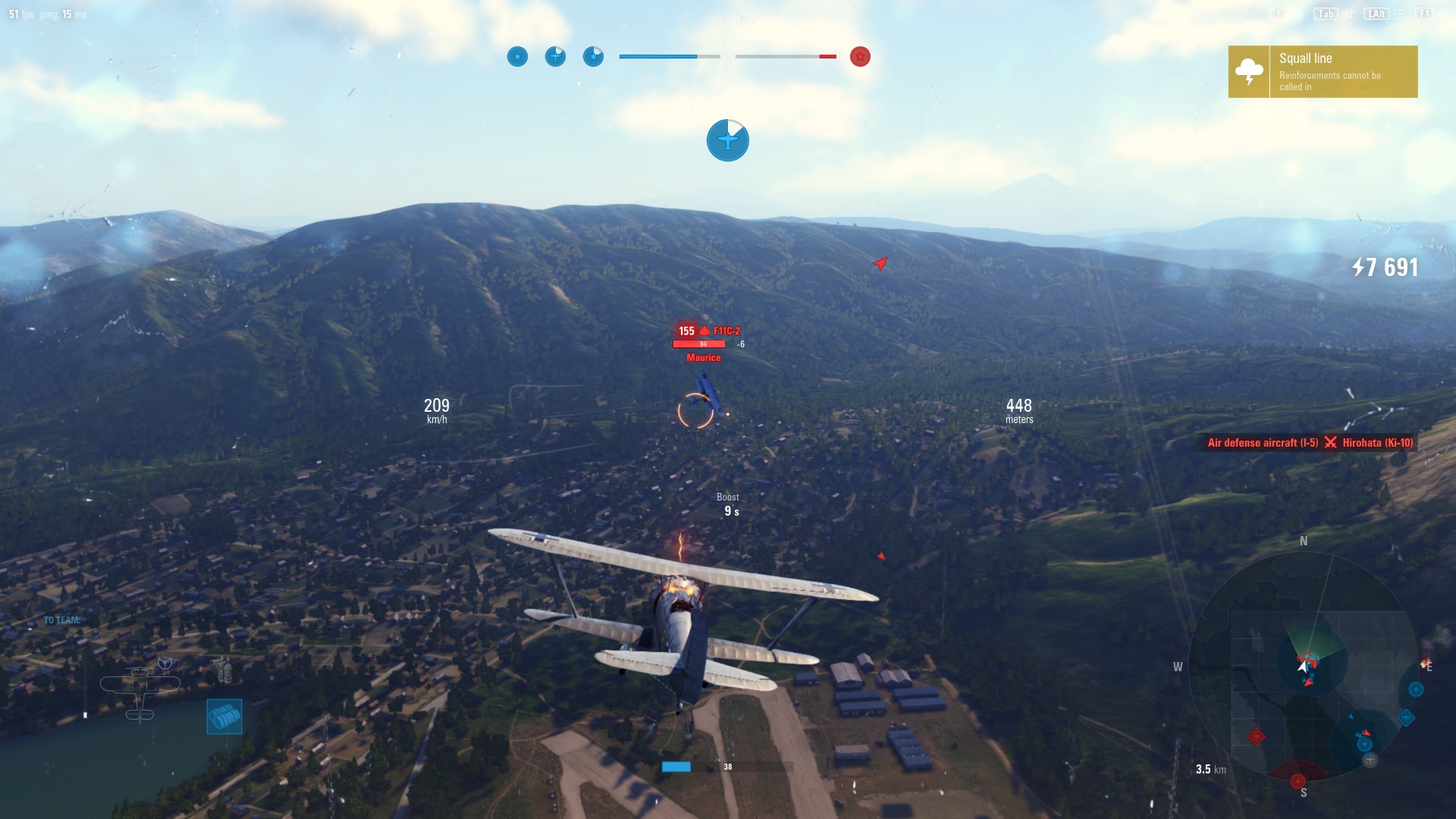Select the blue fuel barrels consumable icon
The width and height of the screenshot is (1456, 819).
(224, 718)
